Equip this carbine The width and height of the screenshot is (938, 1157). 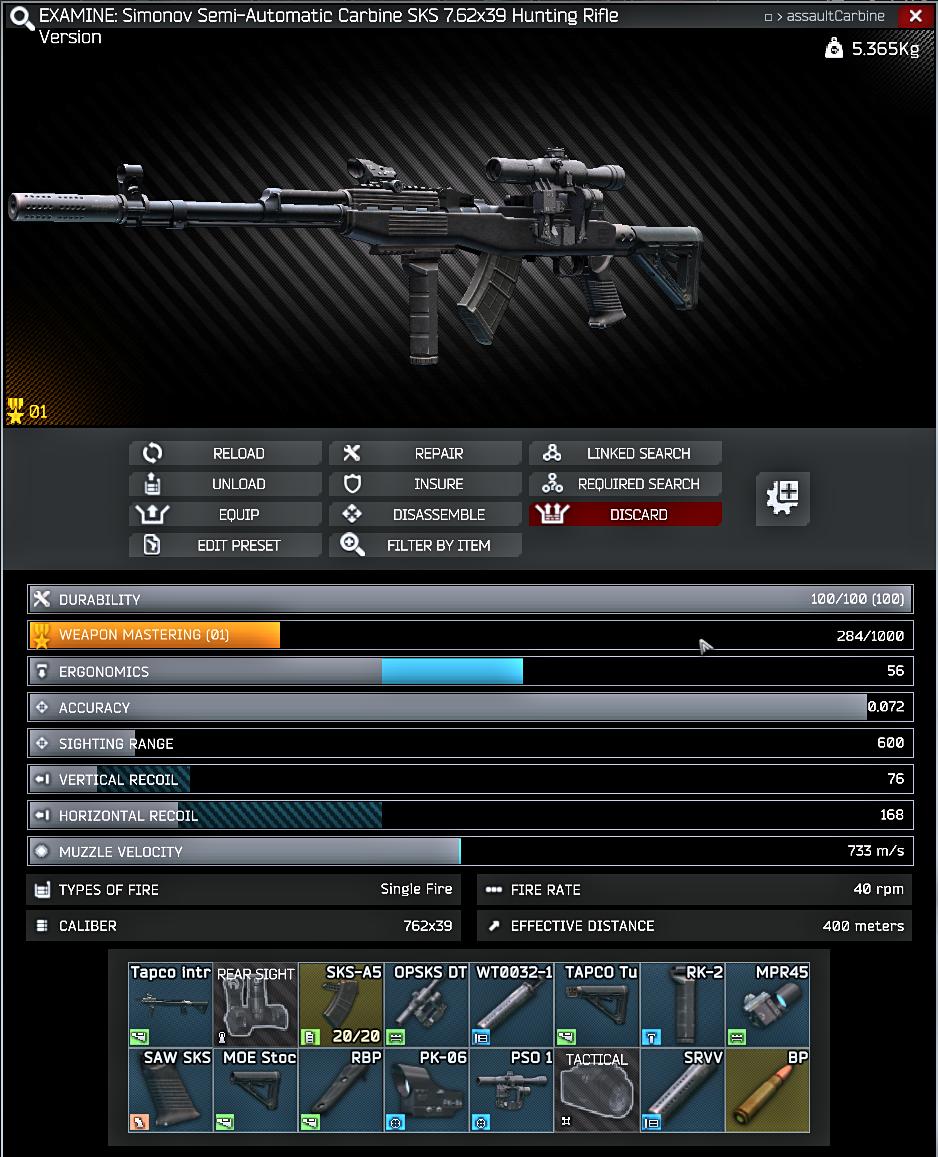pos(226,515)
